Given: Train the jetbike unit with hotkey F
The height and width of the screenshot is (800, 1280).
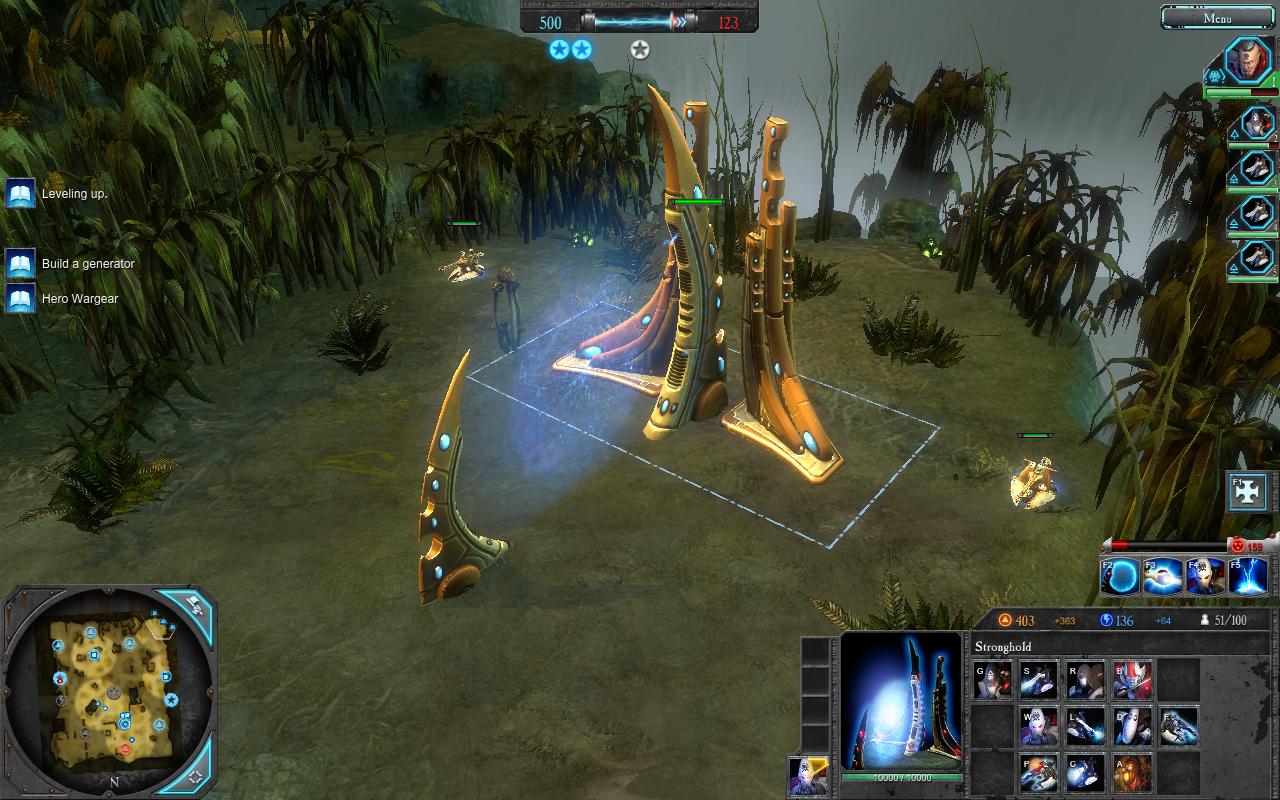Looking at the screenshot, I should coord(1180,726).
